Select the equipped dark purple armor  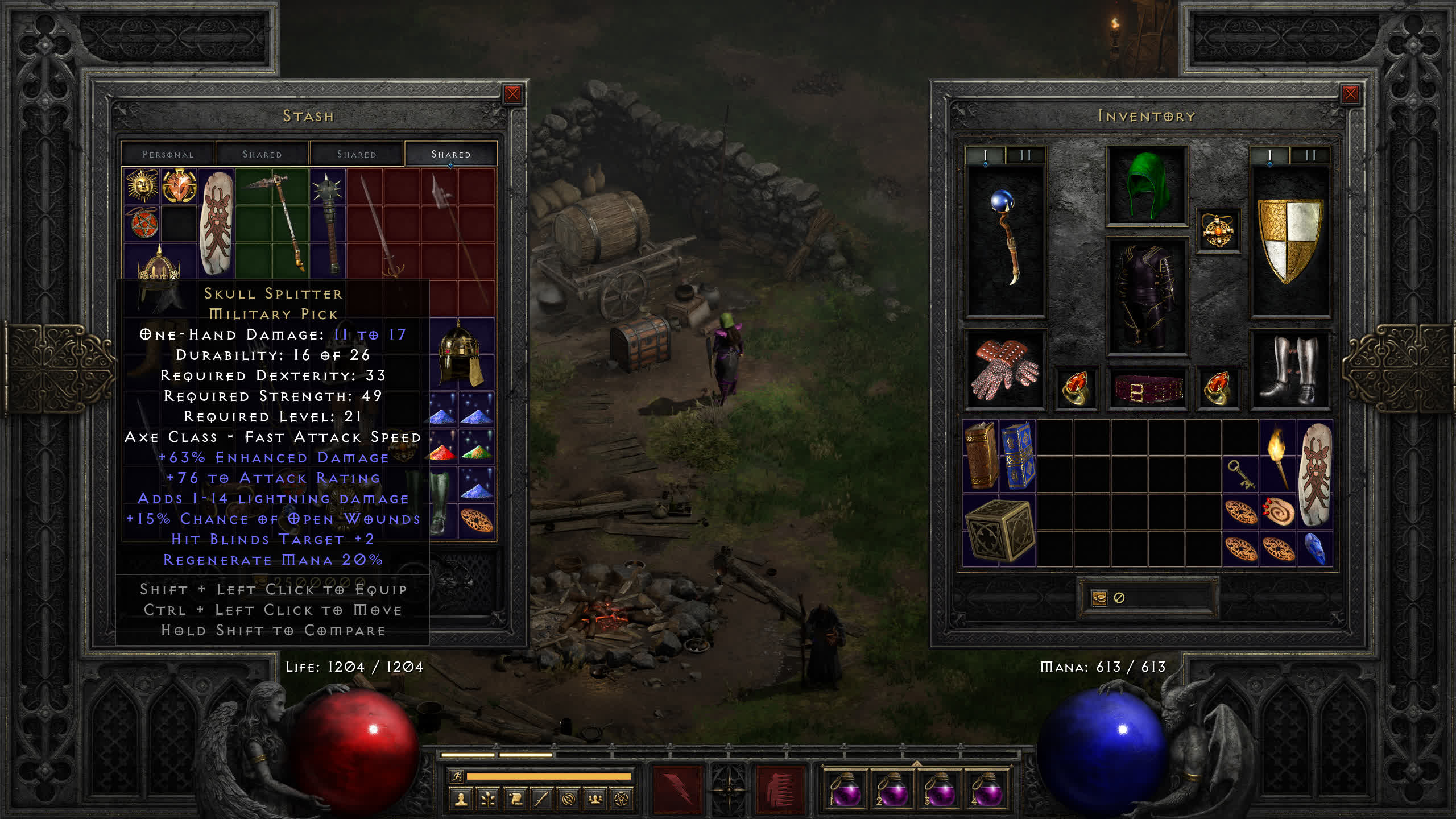1146,296
